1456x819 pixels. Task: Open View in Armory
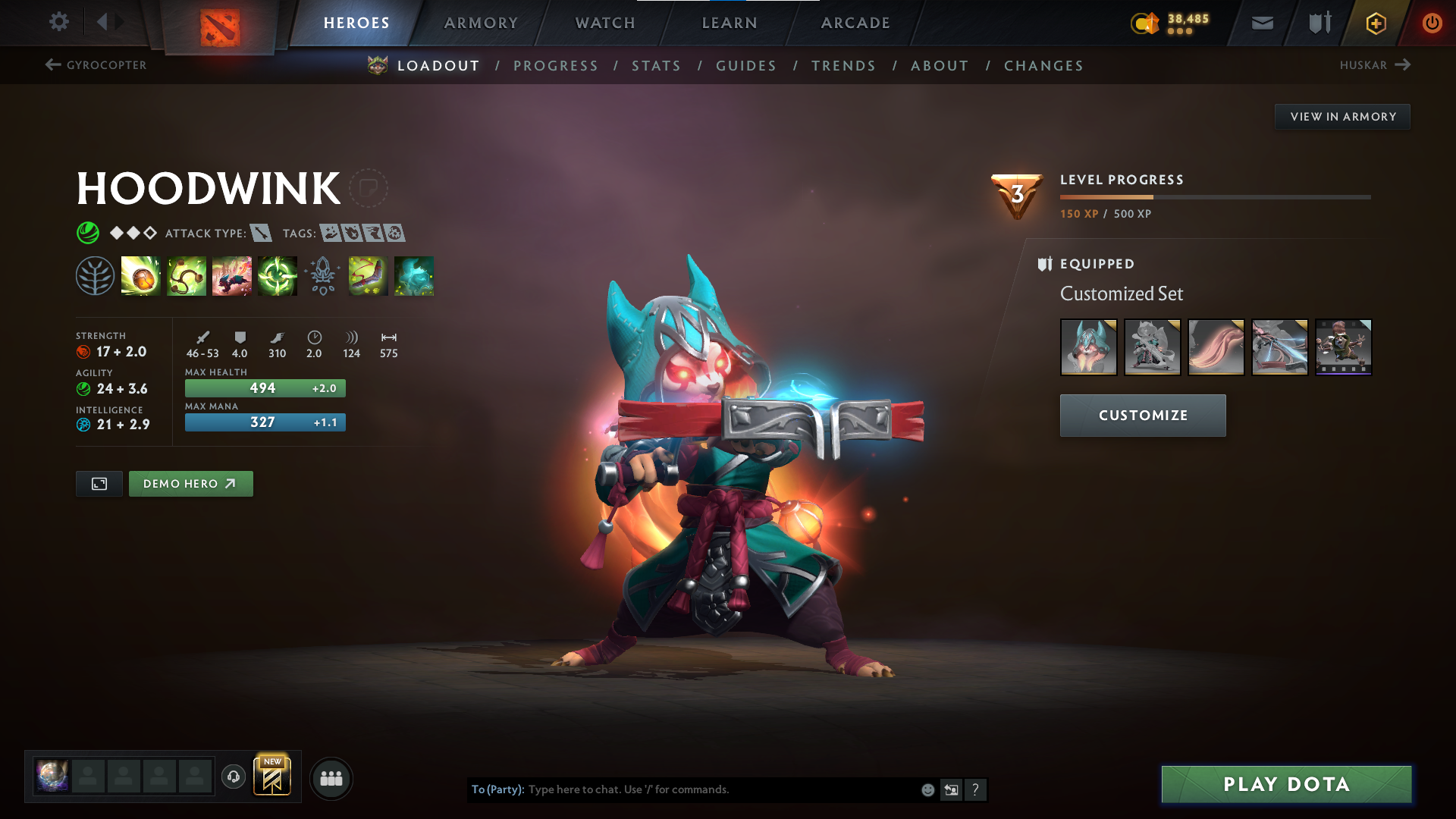tap(1342, 116)
